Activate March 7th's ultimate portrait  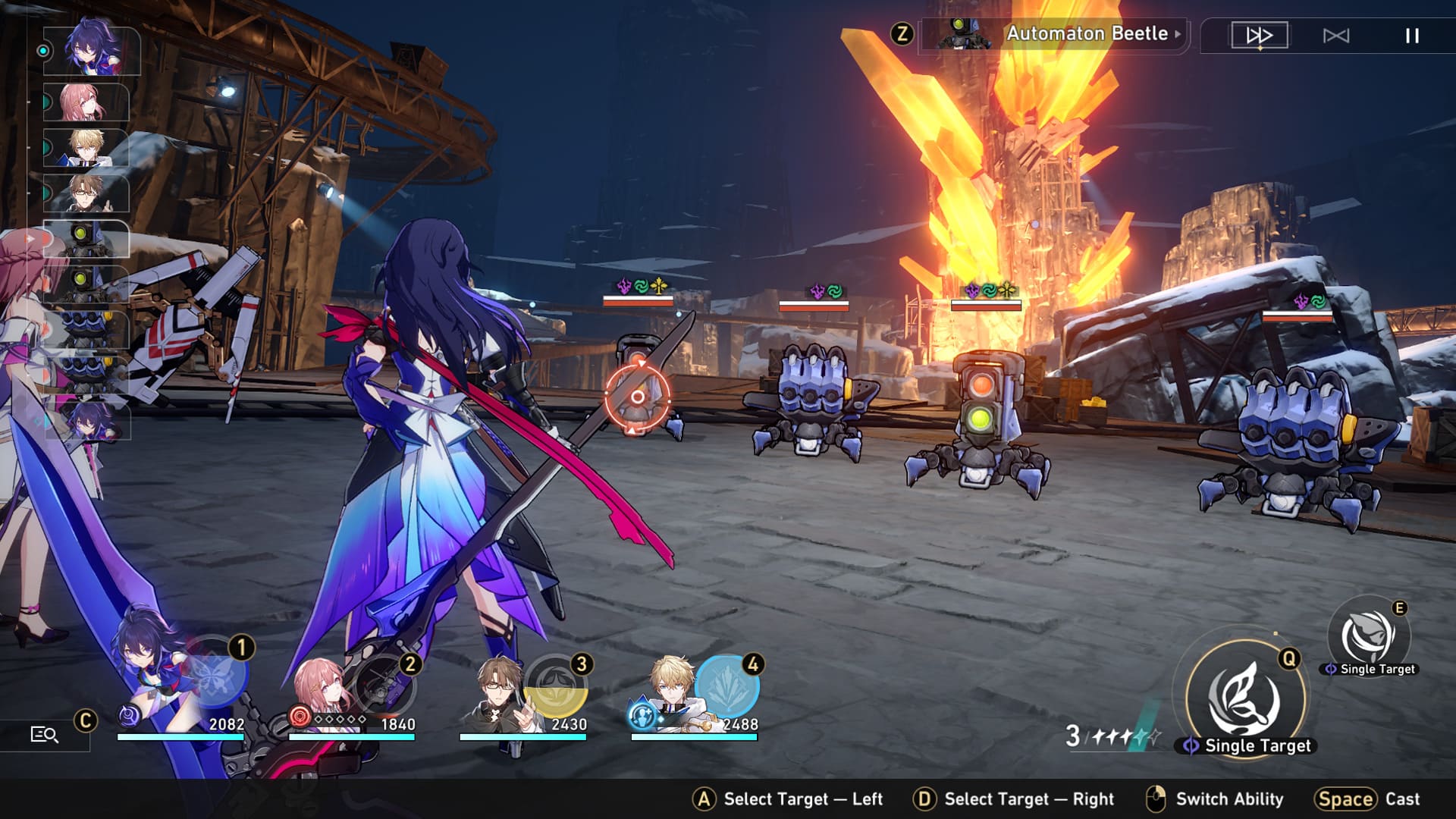(x=385, y=685)
